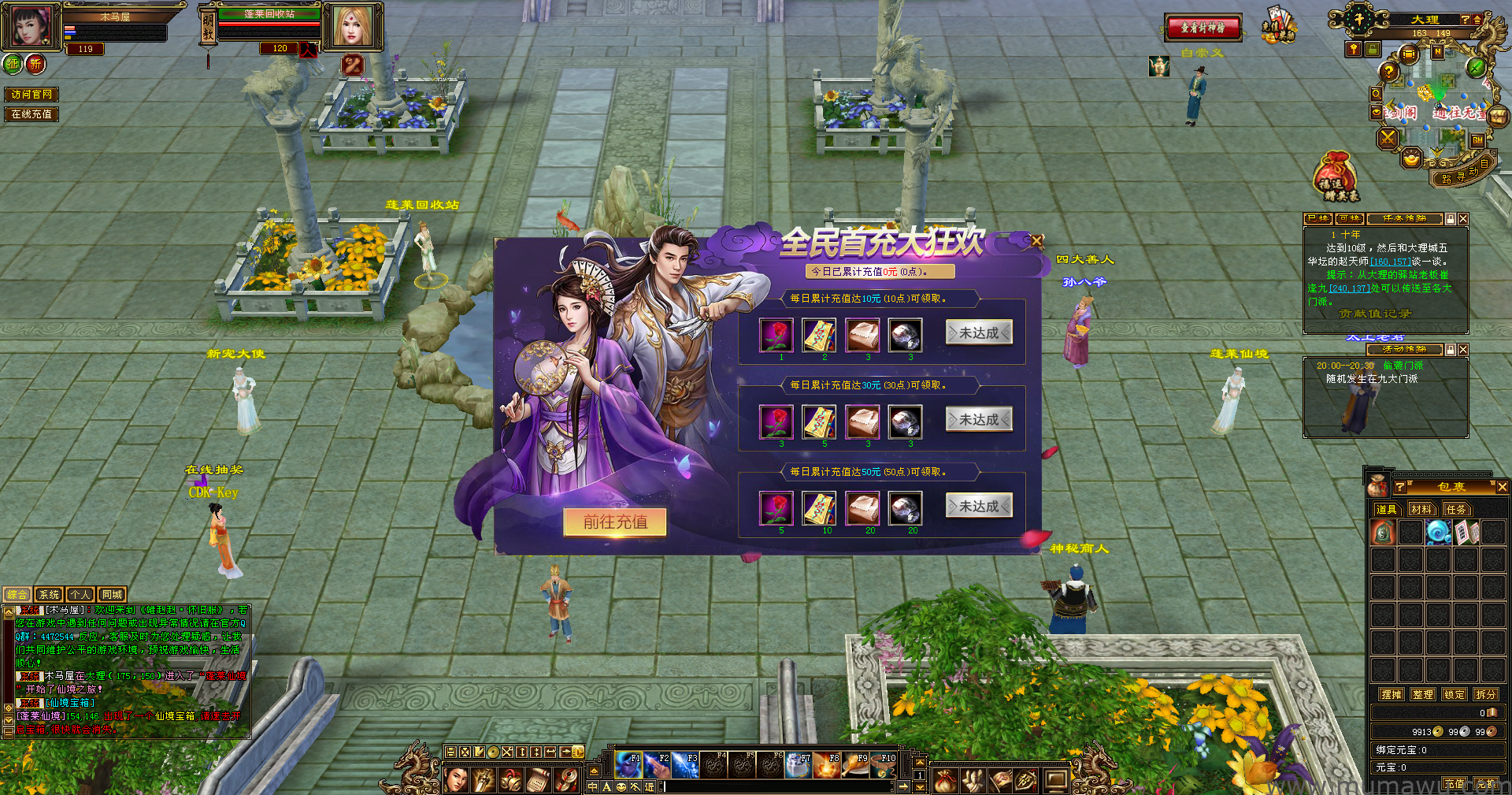Screen dimensions: 1512x795
Task: Select the blue swirl orb item
Action: [x=1439, y=533]
